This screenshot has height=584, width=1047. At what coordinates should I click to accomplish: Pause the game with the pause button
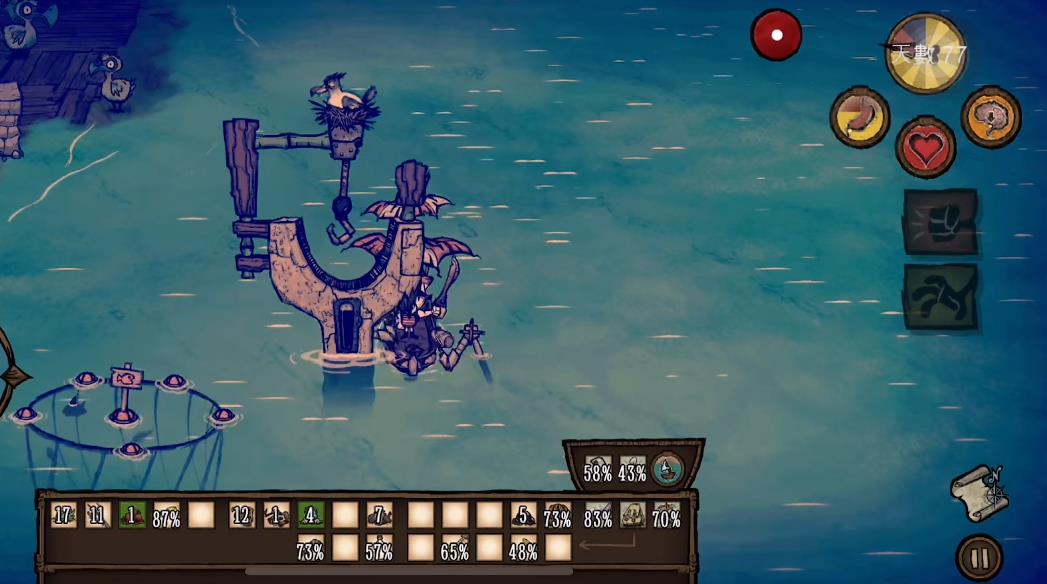point(978,558)
